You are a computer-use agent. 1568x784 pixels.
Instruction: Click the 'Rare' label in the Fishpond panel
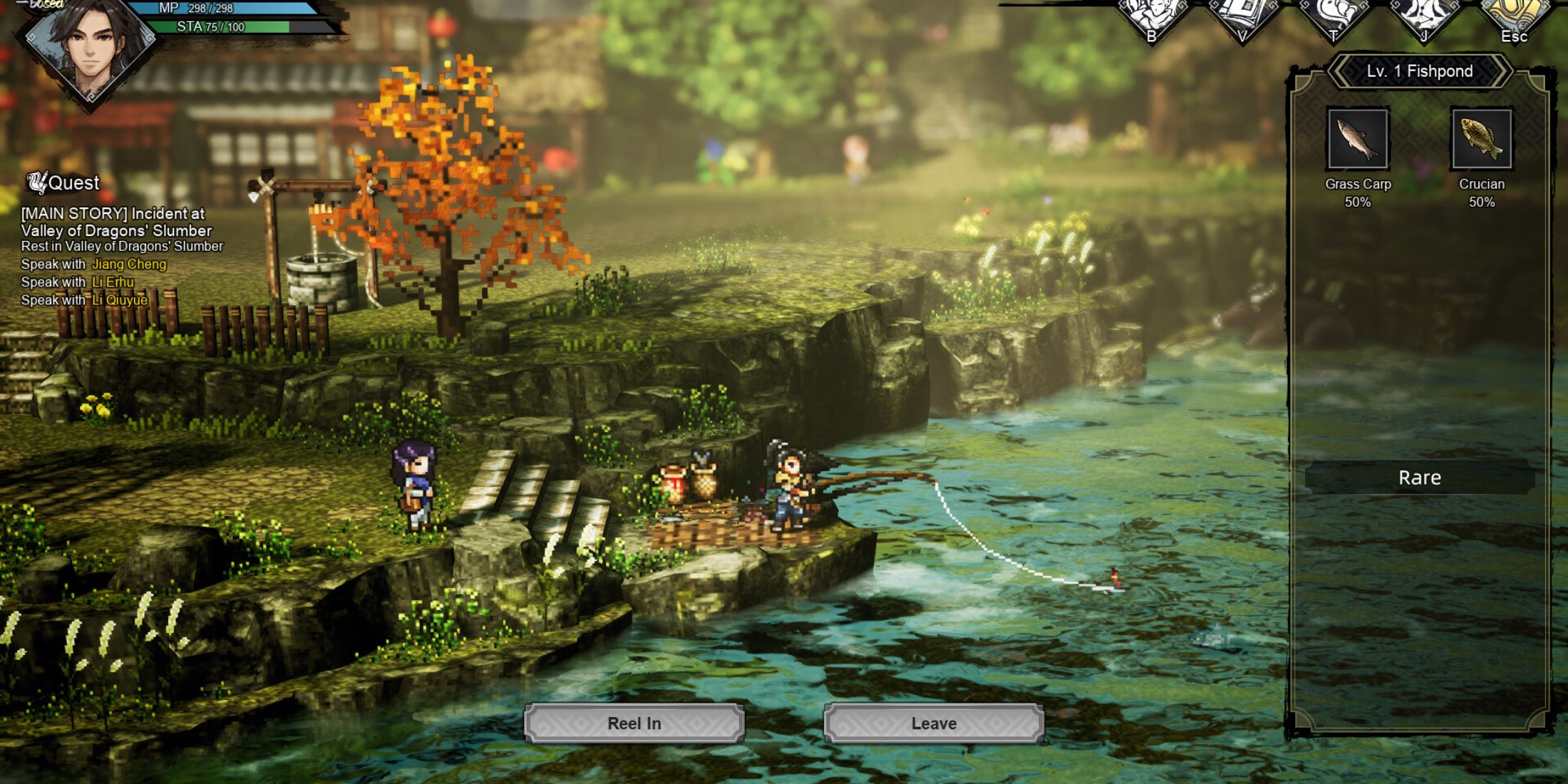1418,478
